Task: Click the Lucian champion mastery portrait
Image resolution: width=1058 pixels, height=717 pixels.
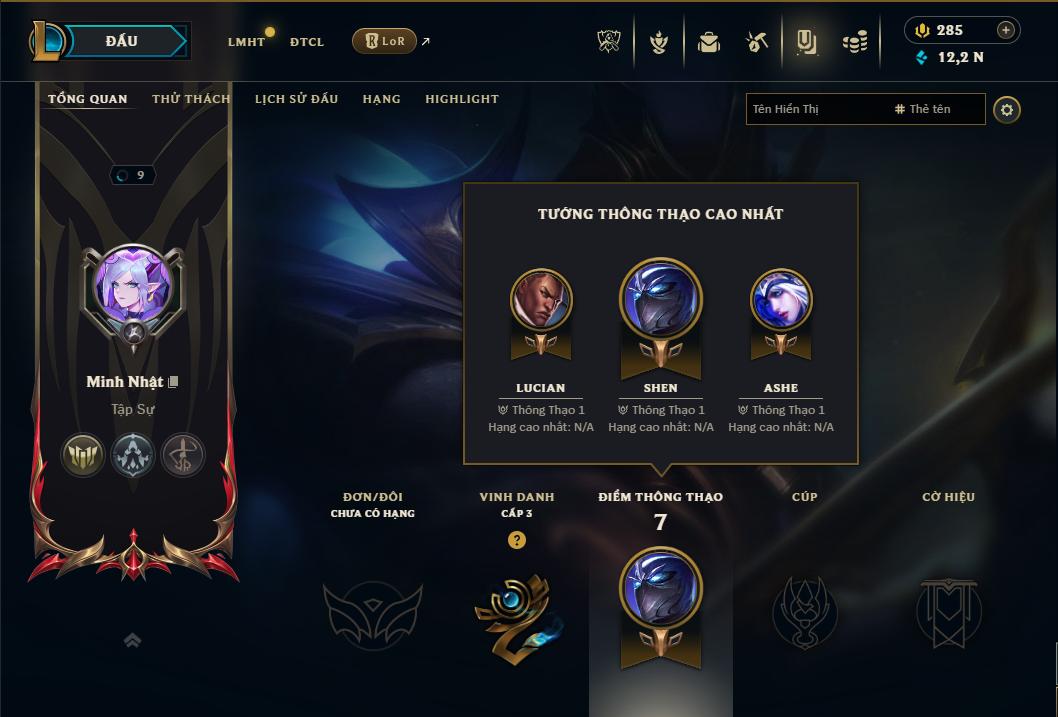Action: pos(541,299)
